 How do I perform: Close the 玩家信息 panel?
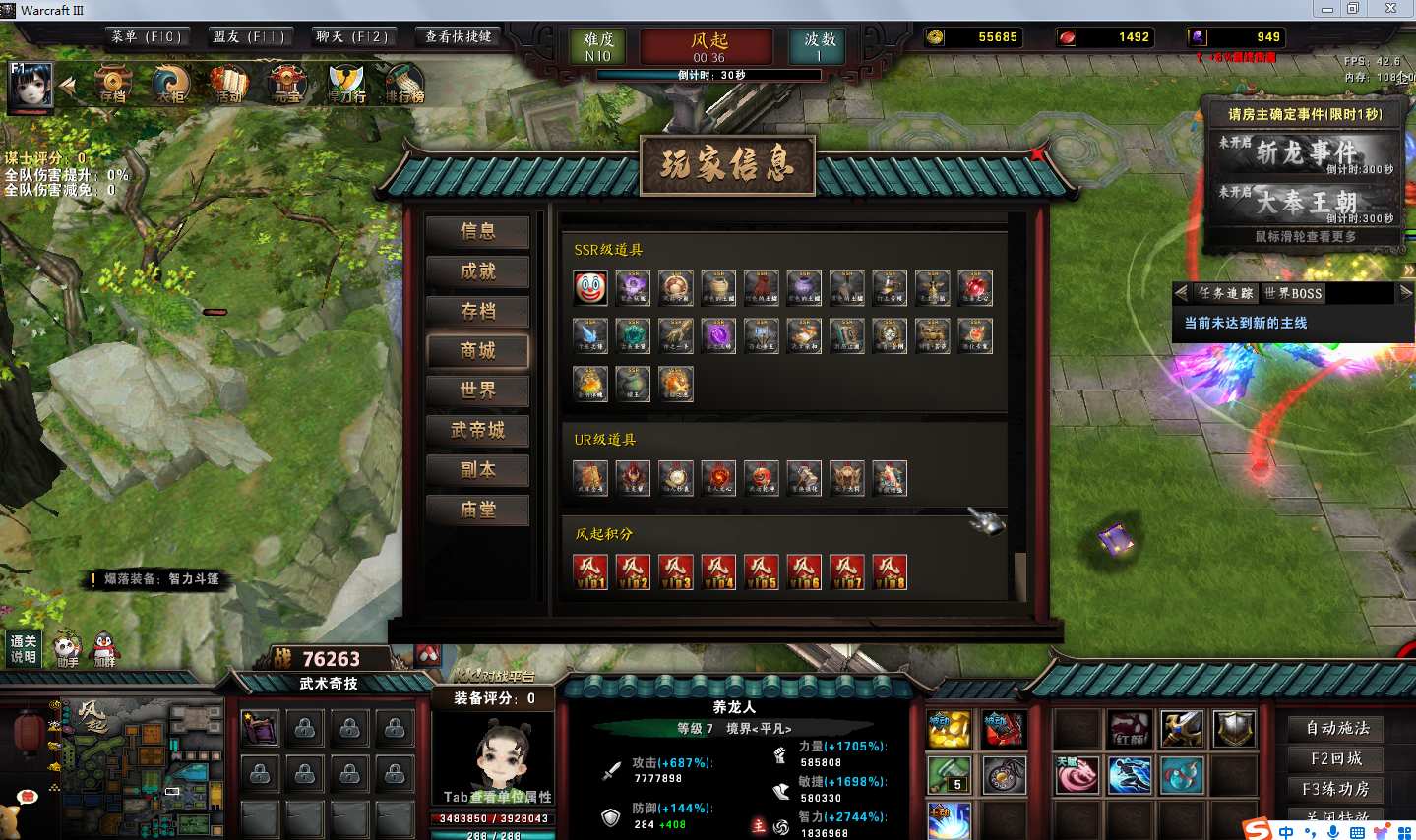coord(1036,153)
